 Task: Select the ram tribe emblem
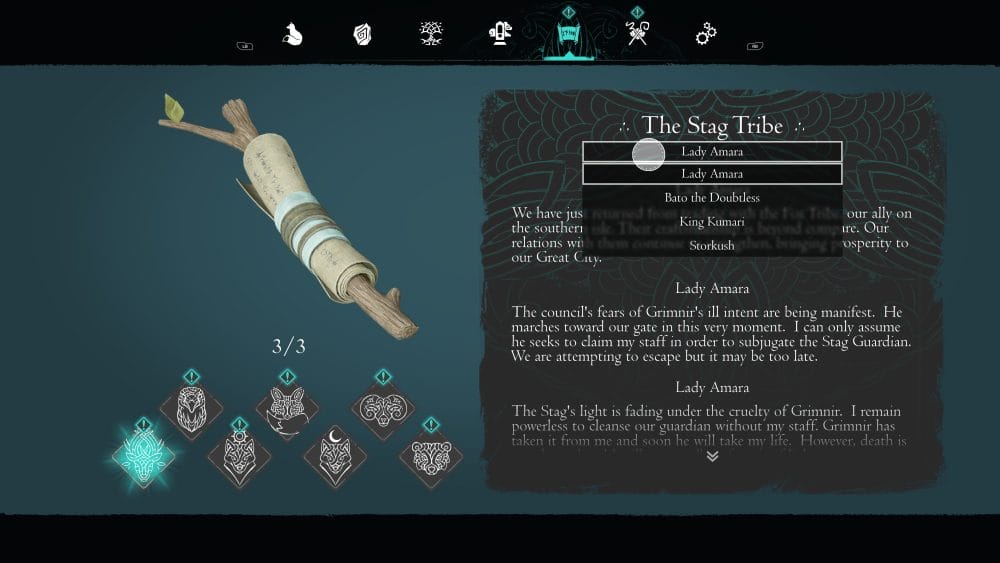[383, 408]
